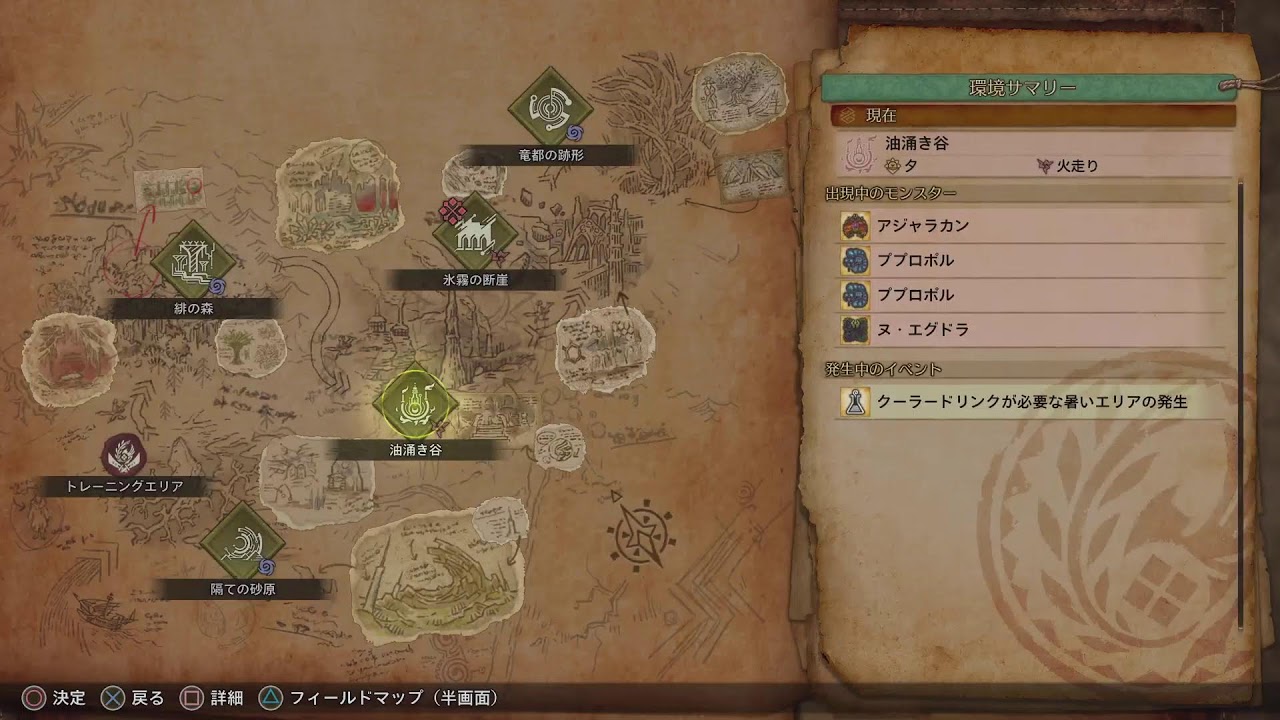Open the 緋の森 location on the map

click(x=193, y=263)
